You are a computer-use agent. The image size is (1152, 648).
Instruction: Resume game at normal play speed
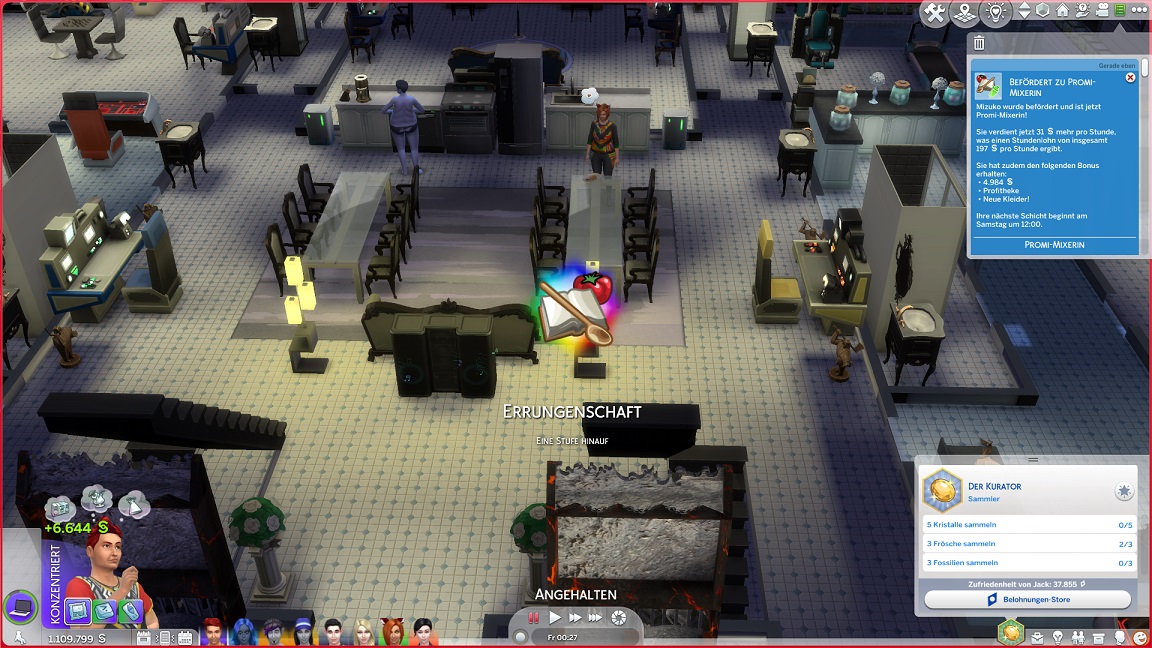[555, 618]
